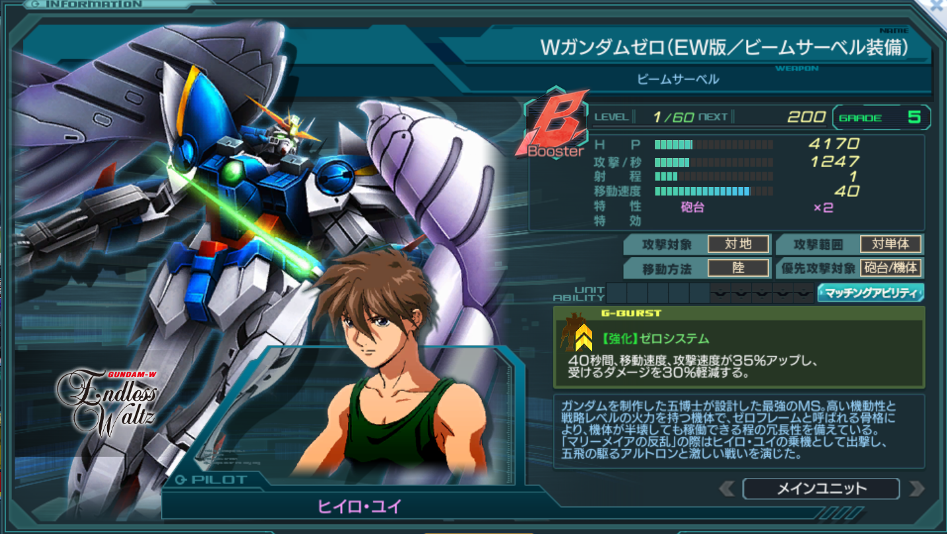This screenshot has height=534, width=947.
Task: Go to previous unit with left arrow
Action: [727, 489]
